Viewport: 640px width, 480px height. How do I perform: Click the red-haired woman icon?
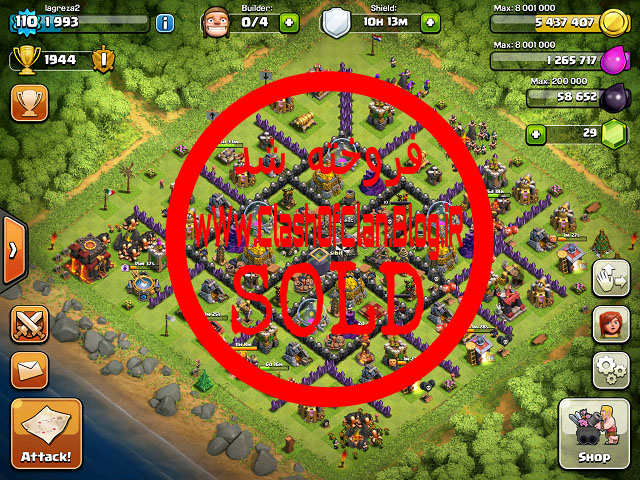[610, 324]
